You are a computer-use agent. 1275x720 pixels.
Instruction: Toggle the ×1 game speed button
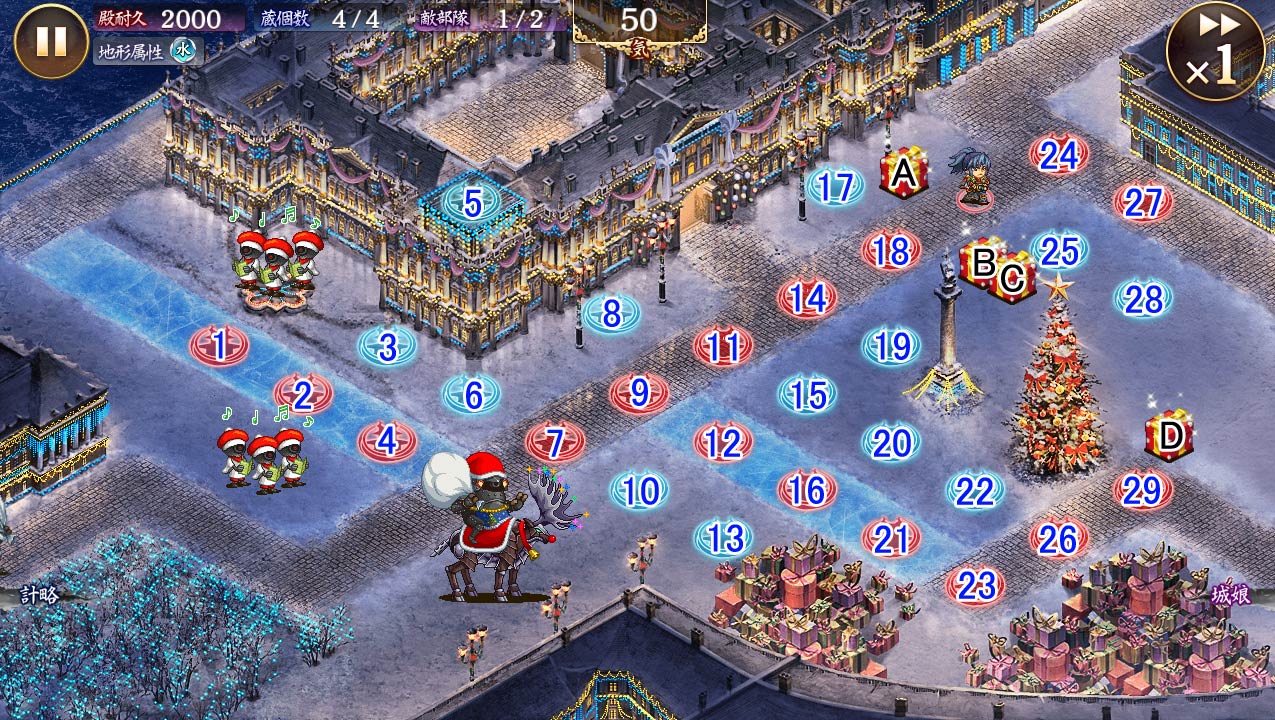[1215, 52]
